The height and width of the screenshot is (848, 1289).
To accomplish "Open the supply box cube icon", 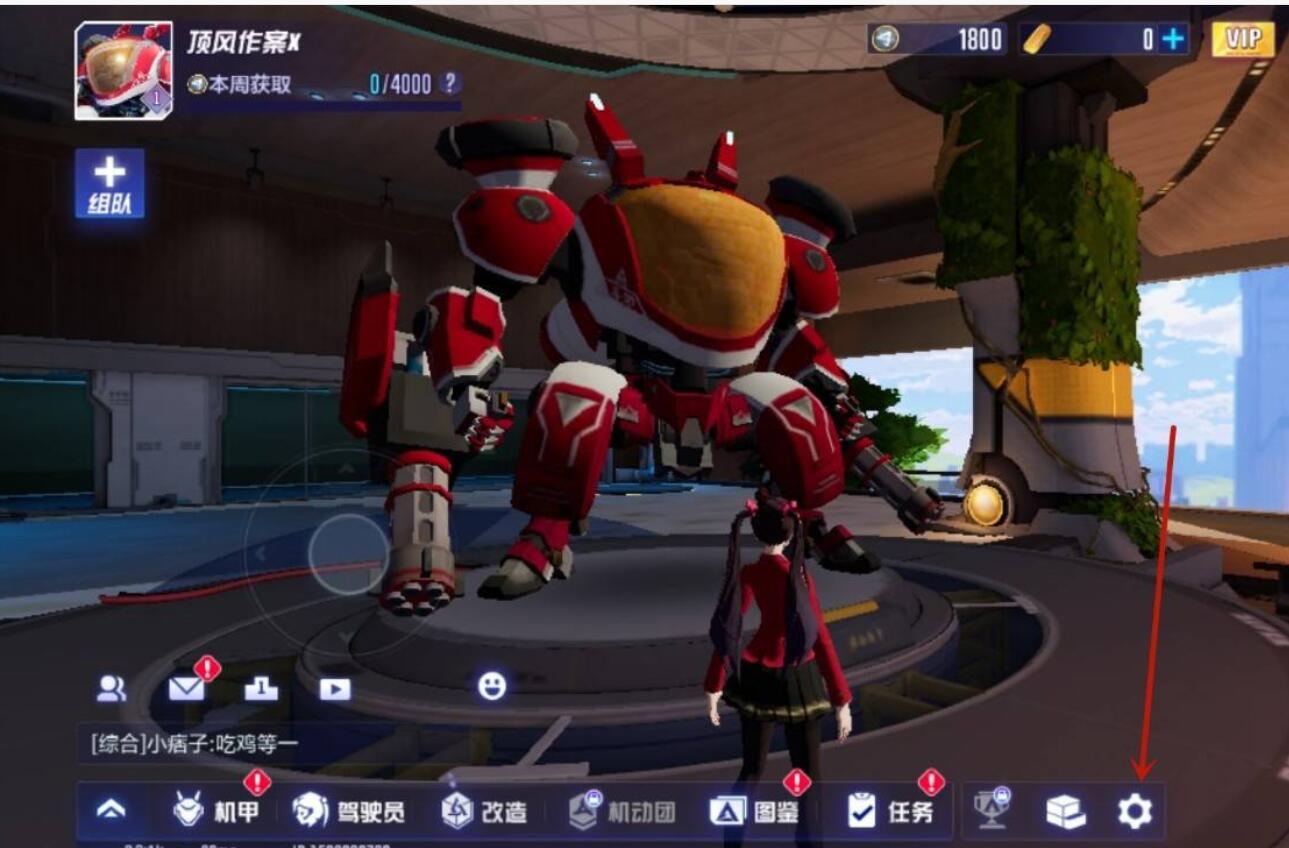I will tap(1068, 813).
